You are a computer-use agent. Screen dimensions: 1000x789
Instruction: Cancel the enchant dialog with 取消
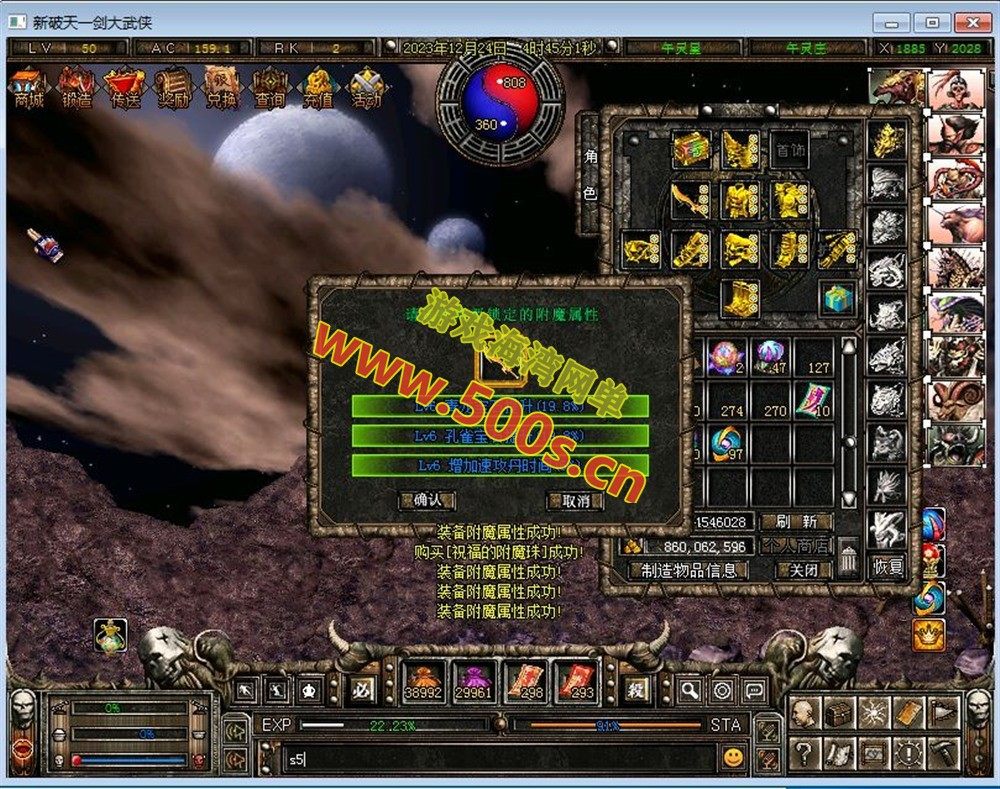pyautogui.click(x=574, y=501)
